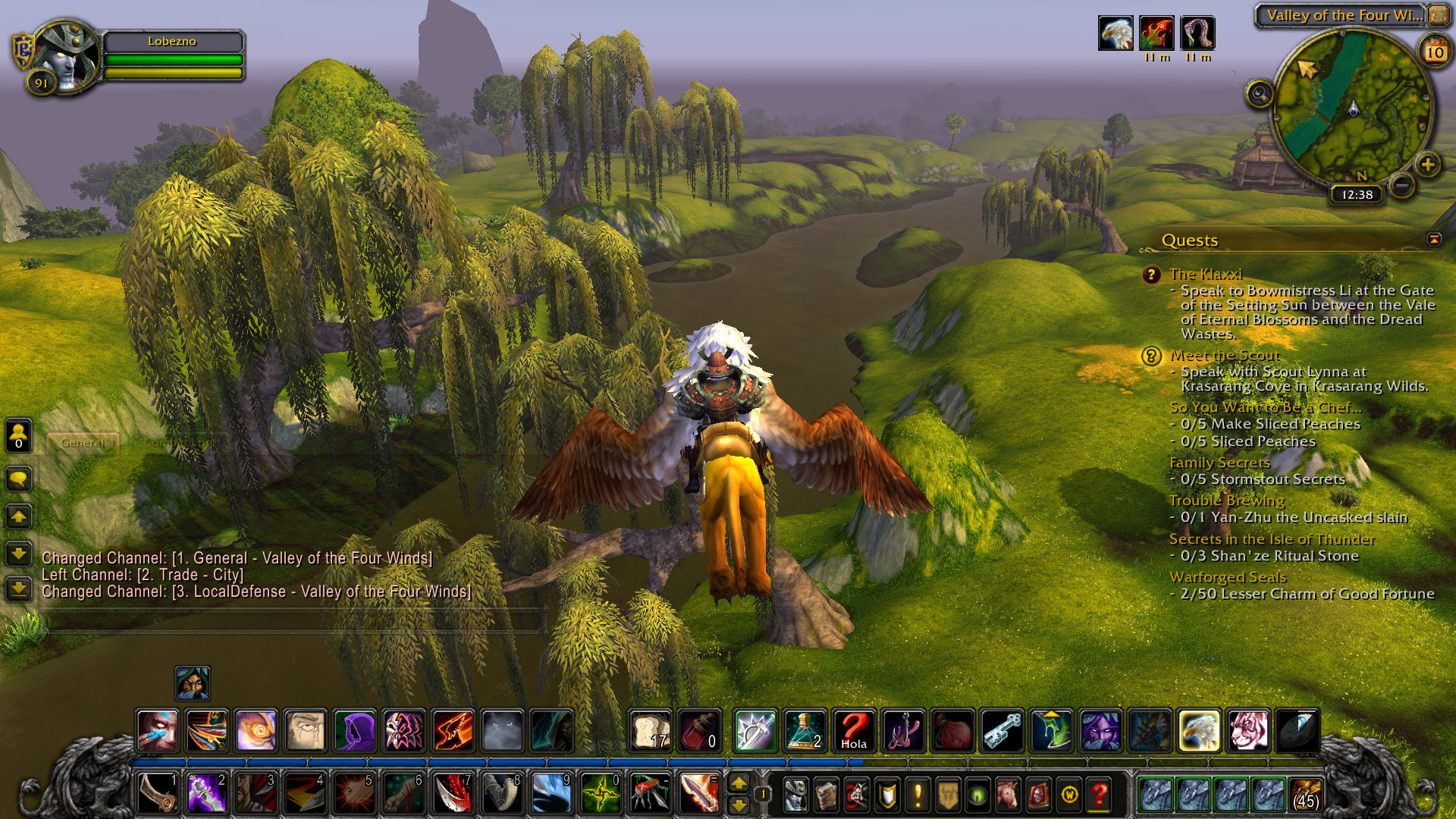This screenshot has height=819, width=1456.
Task: Click the Hola red question mark macro
Action: (854, 730)
